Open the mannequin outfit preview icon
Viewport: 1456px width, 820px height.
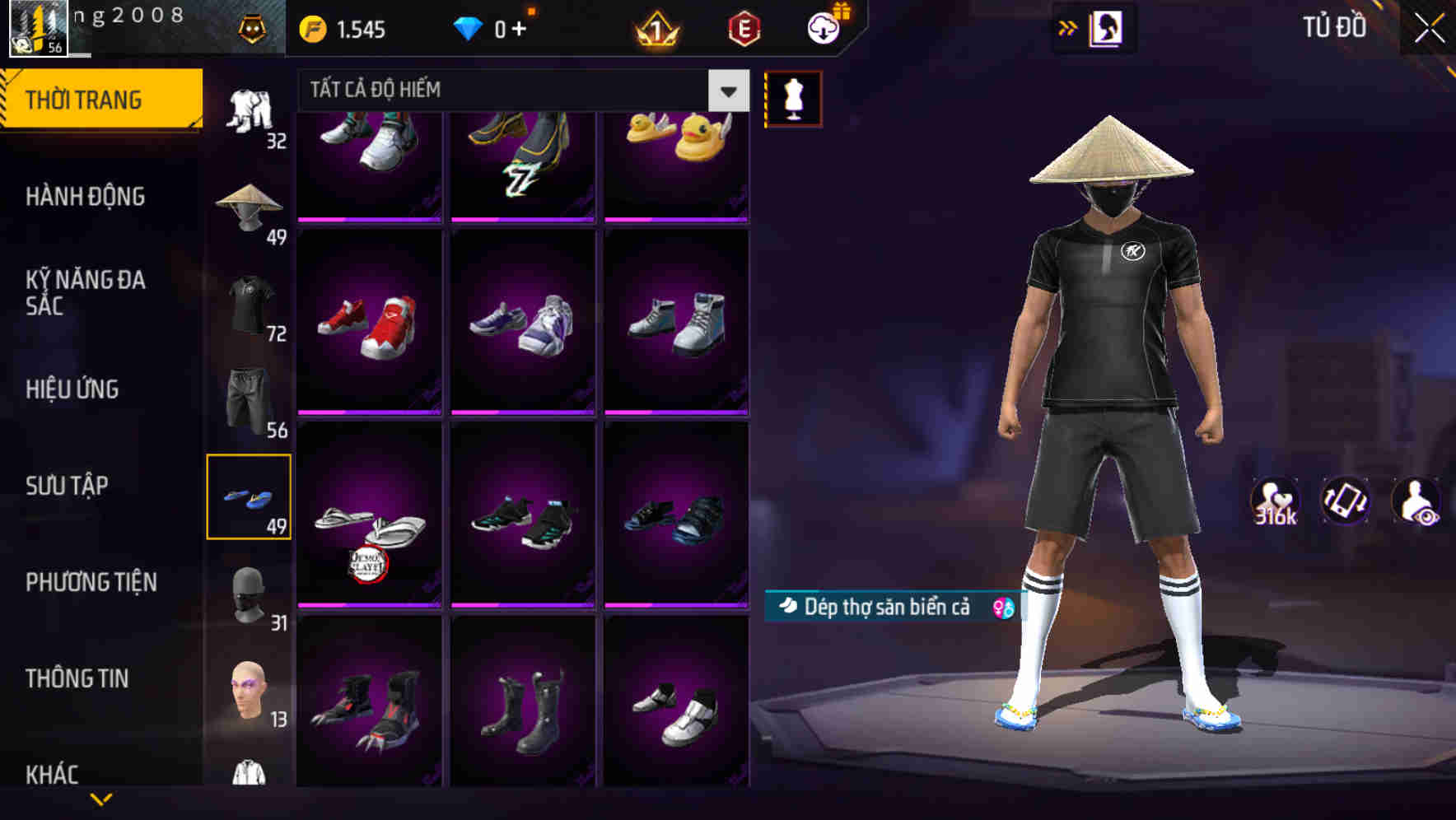tap(793, 97)
